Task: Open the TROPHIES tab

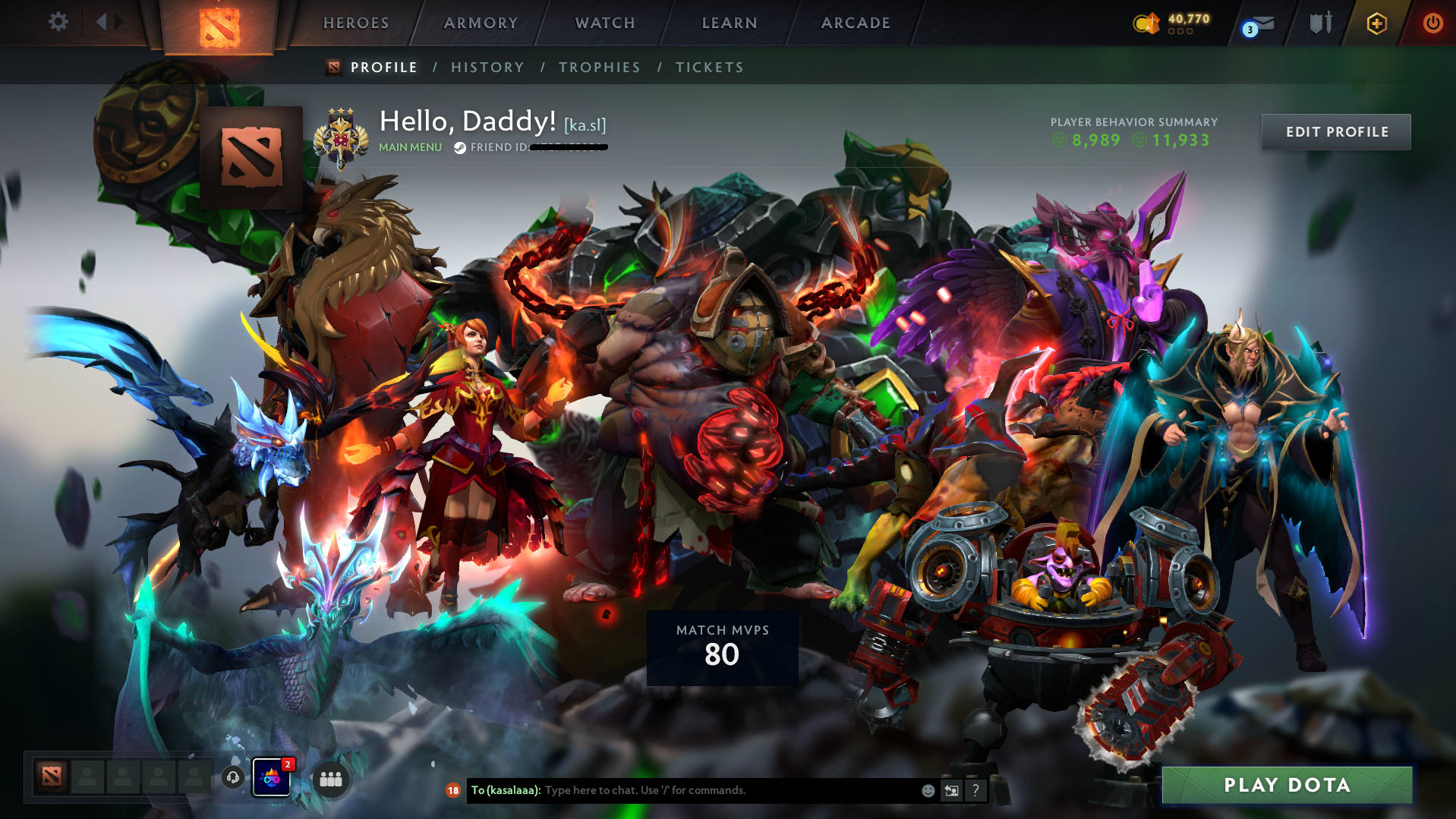Action: [x=599, y=68]
